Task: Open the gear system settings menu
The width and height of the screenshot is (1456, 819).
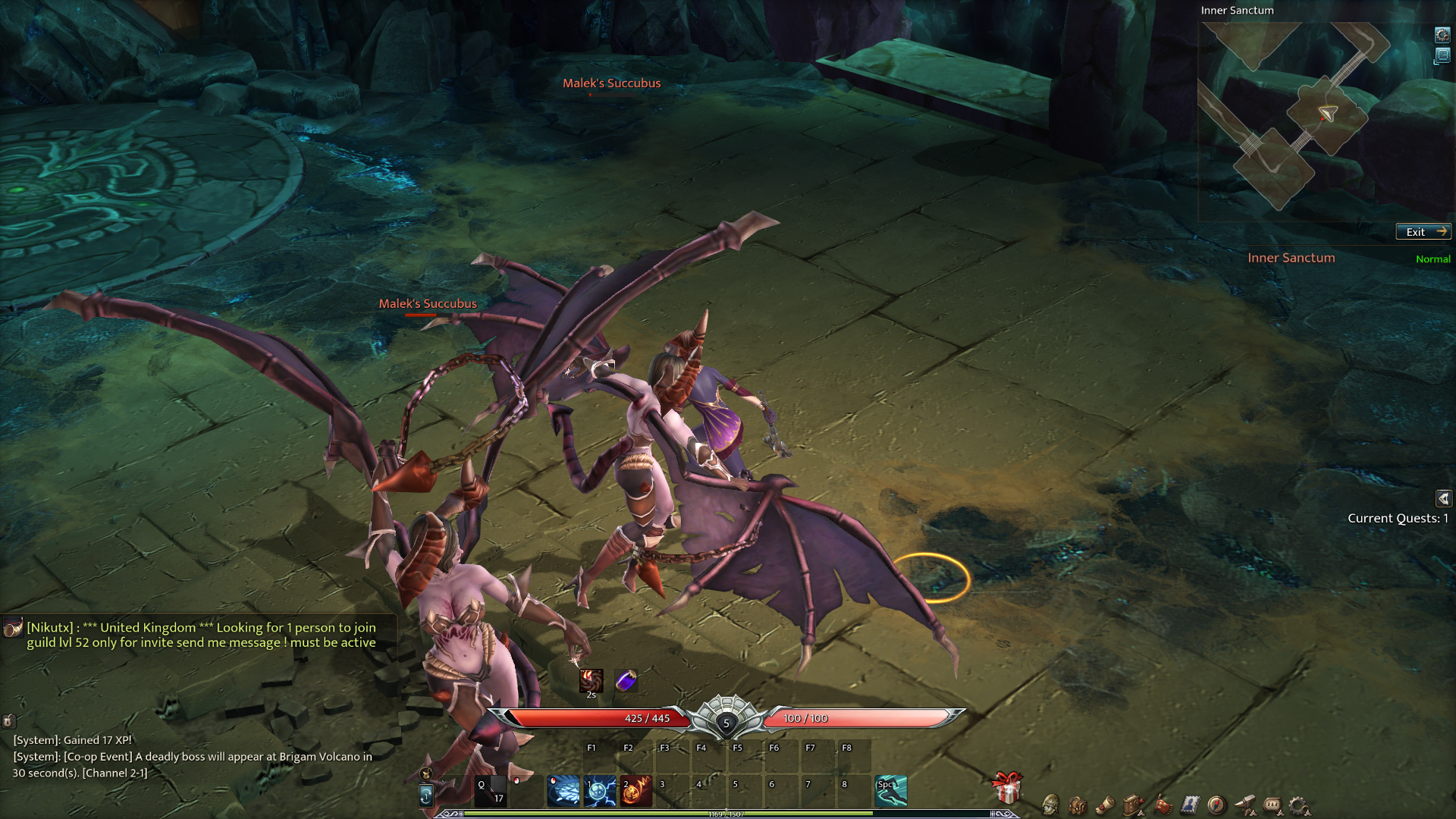Action: point(1299,805)
